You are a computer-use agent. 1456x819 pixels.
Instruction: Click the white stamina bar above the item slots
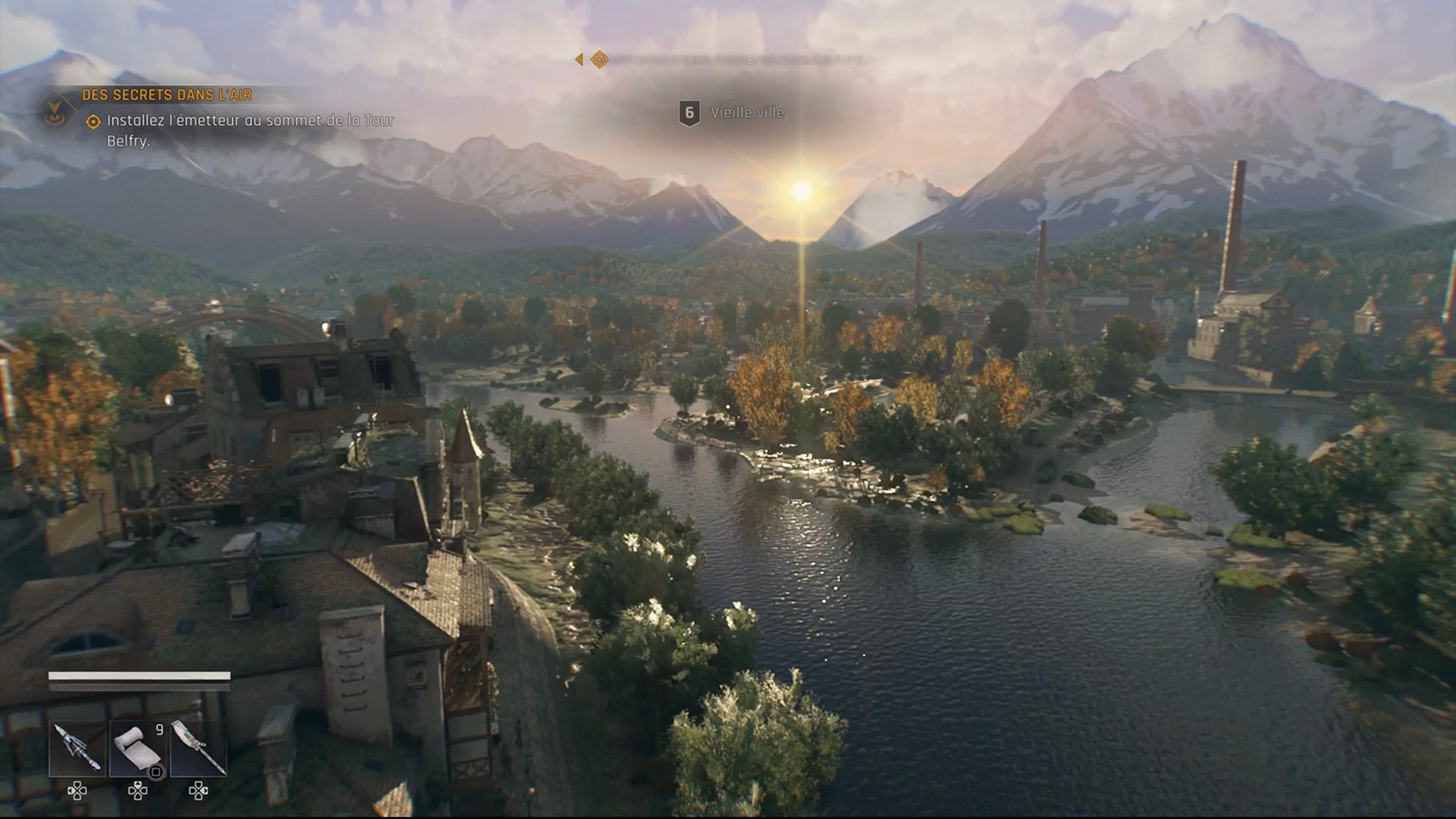(x=140, y=675)
